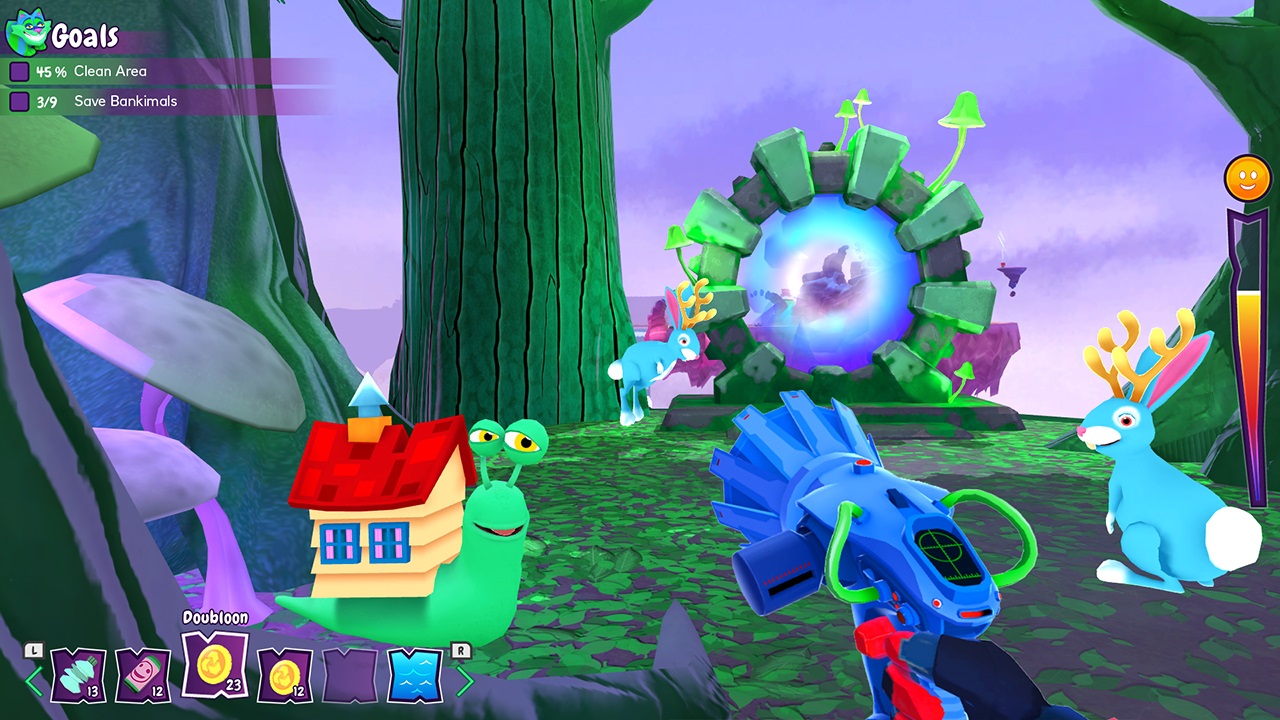Cycle hotbar right with the green chevron

(x=468, y=679)
